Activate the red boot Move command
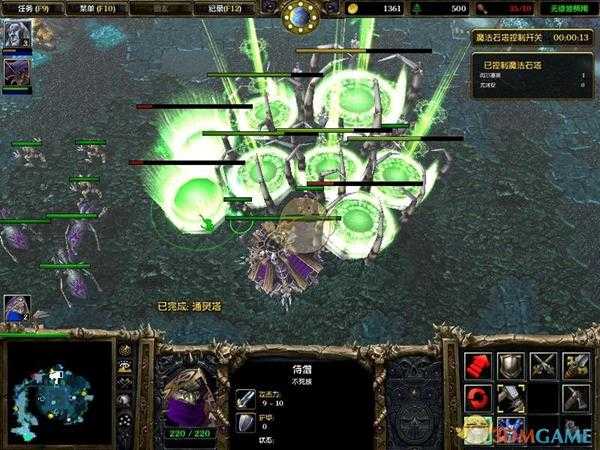The height and width of the screenshot is (450, 600). (479, 365)
